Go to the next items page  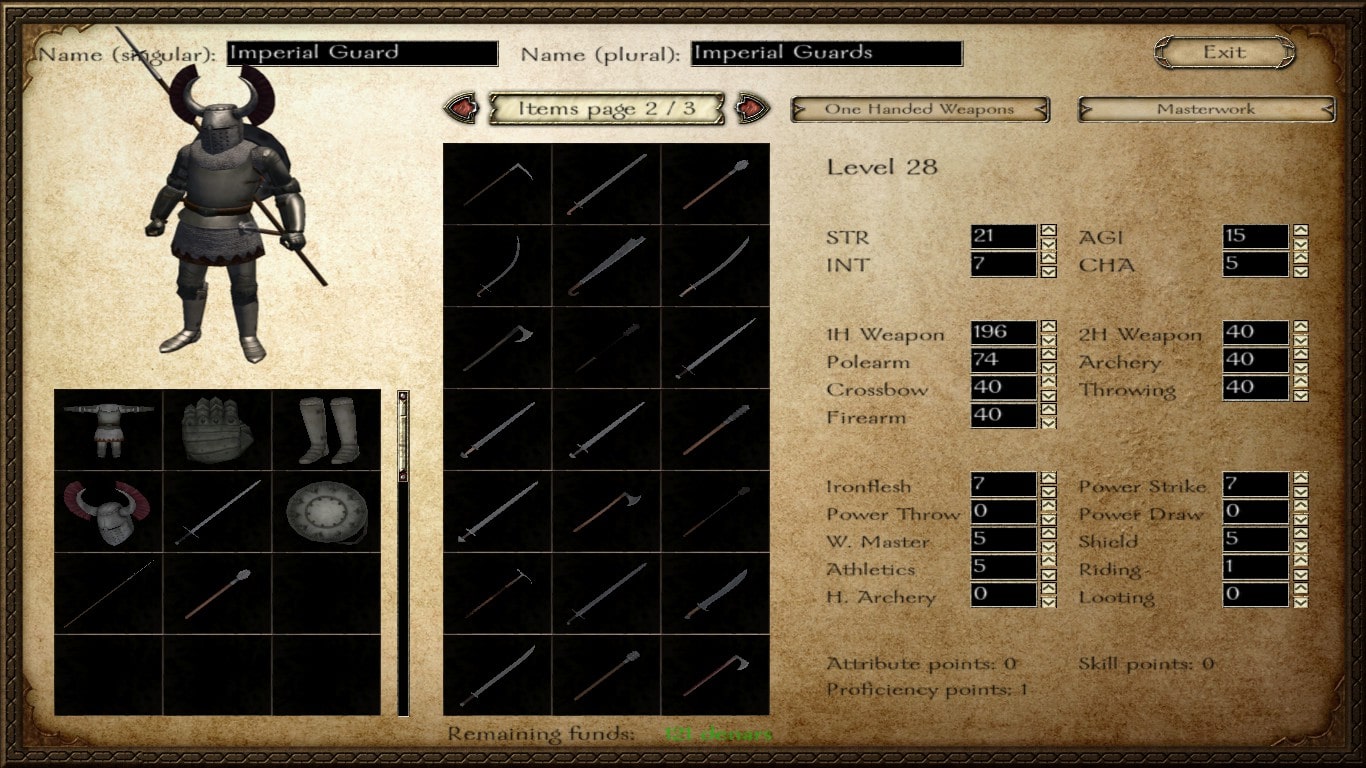(752, 108)
